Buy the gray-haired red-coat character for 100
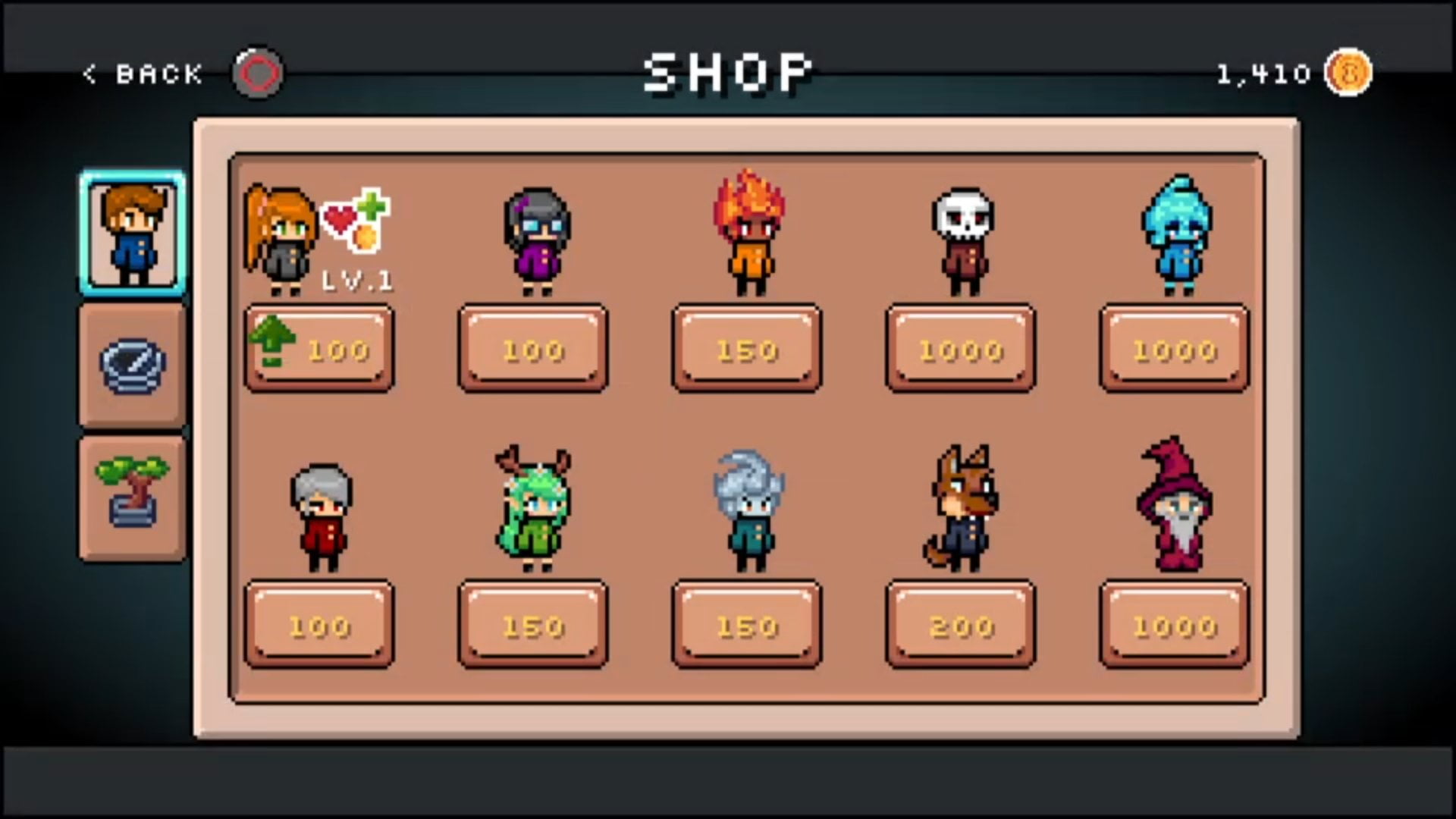Screen dimensions: 1456x819 click(319, 625)
